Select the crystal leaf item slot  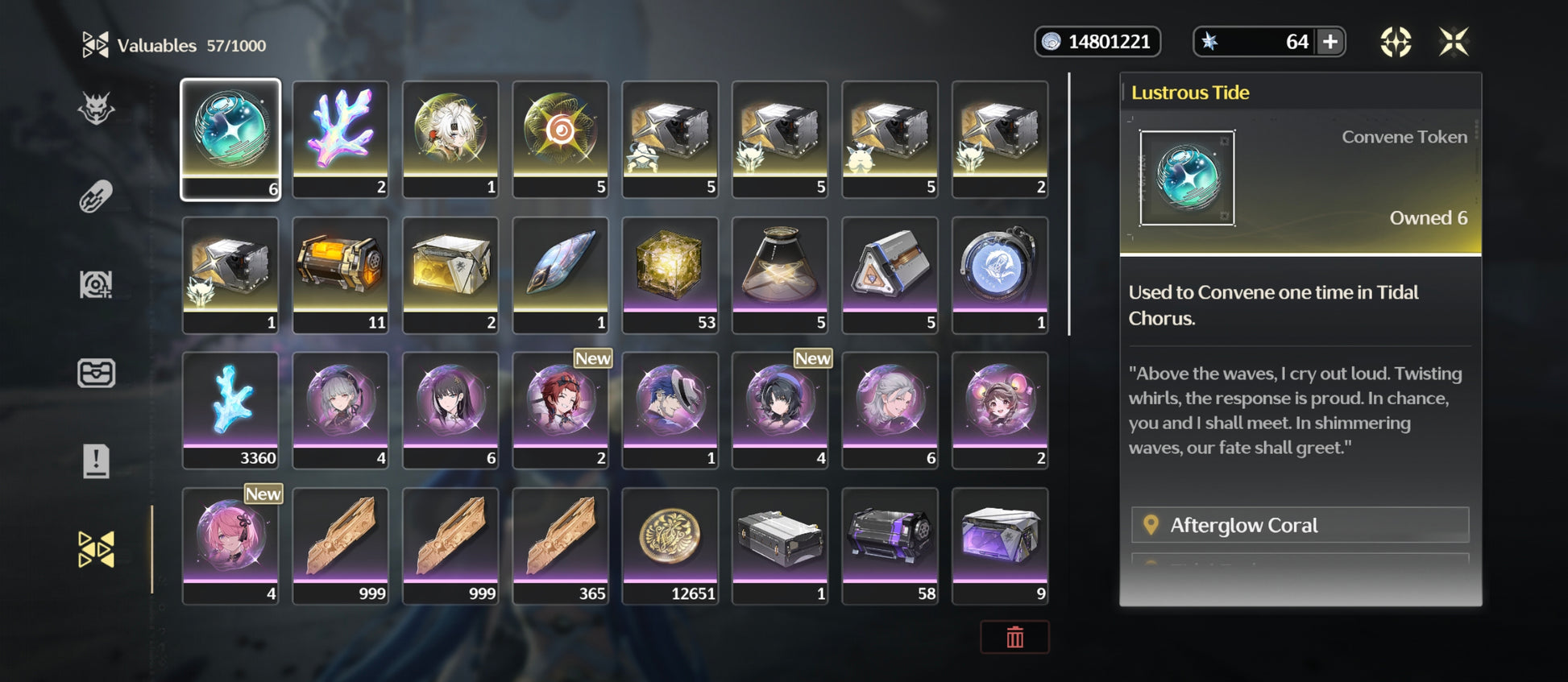560,275
